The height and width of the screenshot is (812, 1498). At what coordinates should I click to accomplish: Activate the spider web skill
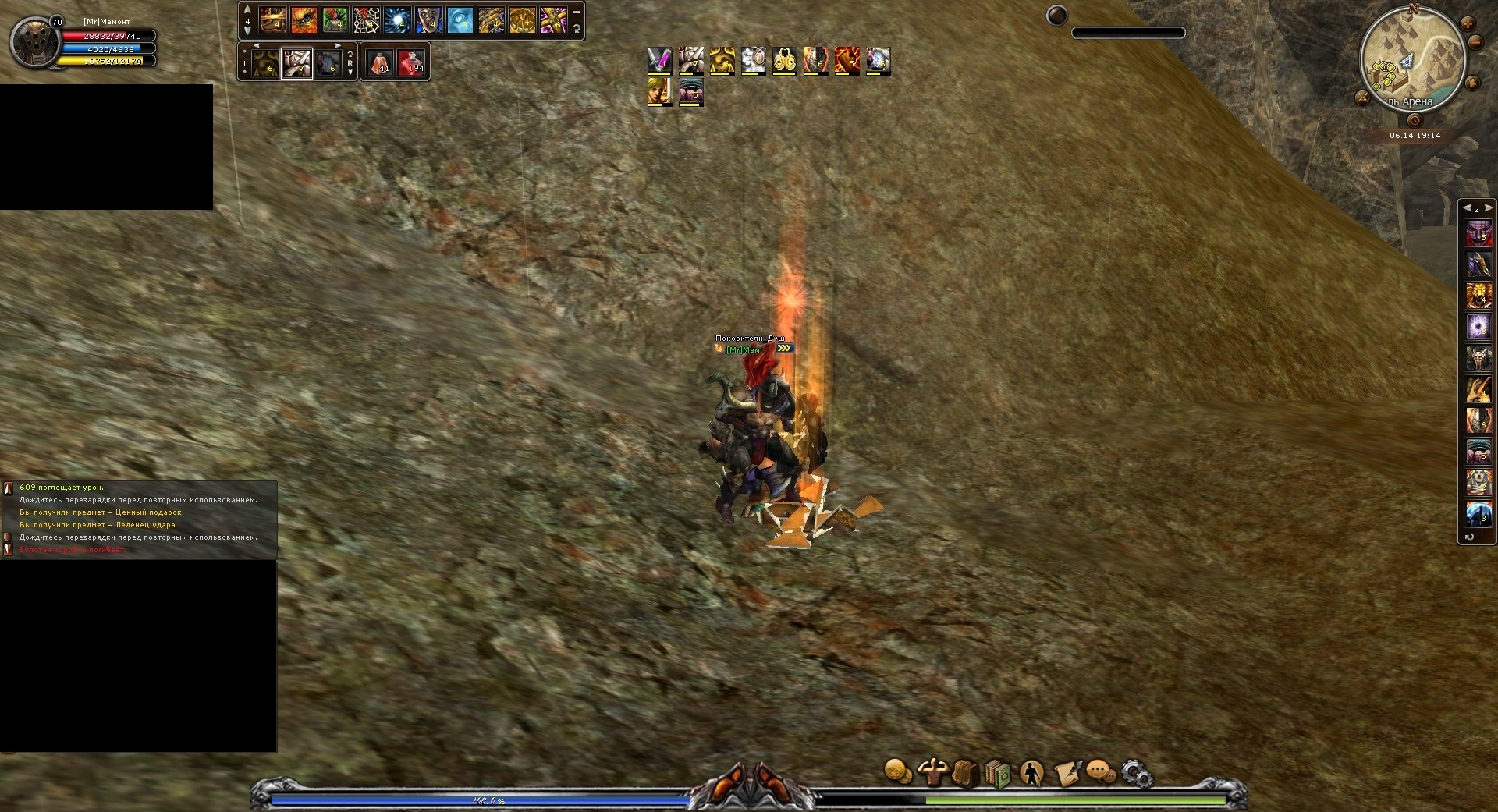click(x=366, y=20)
